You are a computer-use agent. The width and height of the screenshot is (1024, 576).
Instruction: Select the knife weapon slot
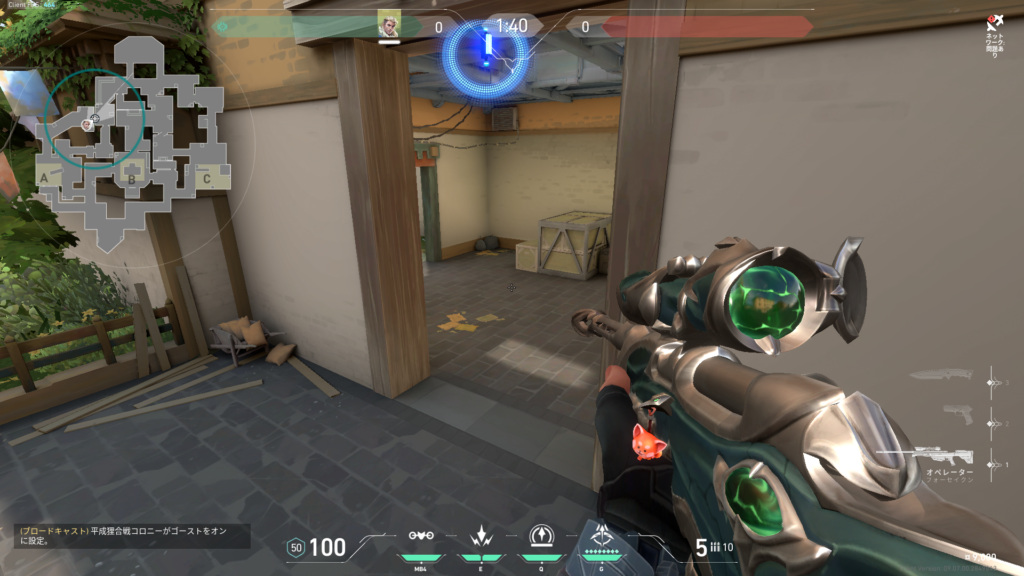click(941, 376)
